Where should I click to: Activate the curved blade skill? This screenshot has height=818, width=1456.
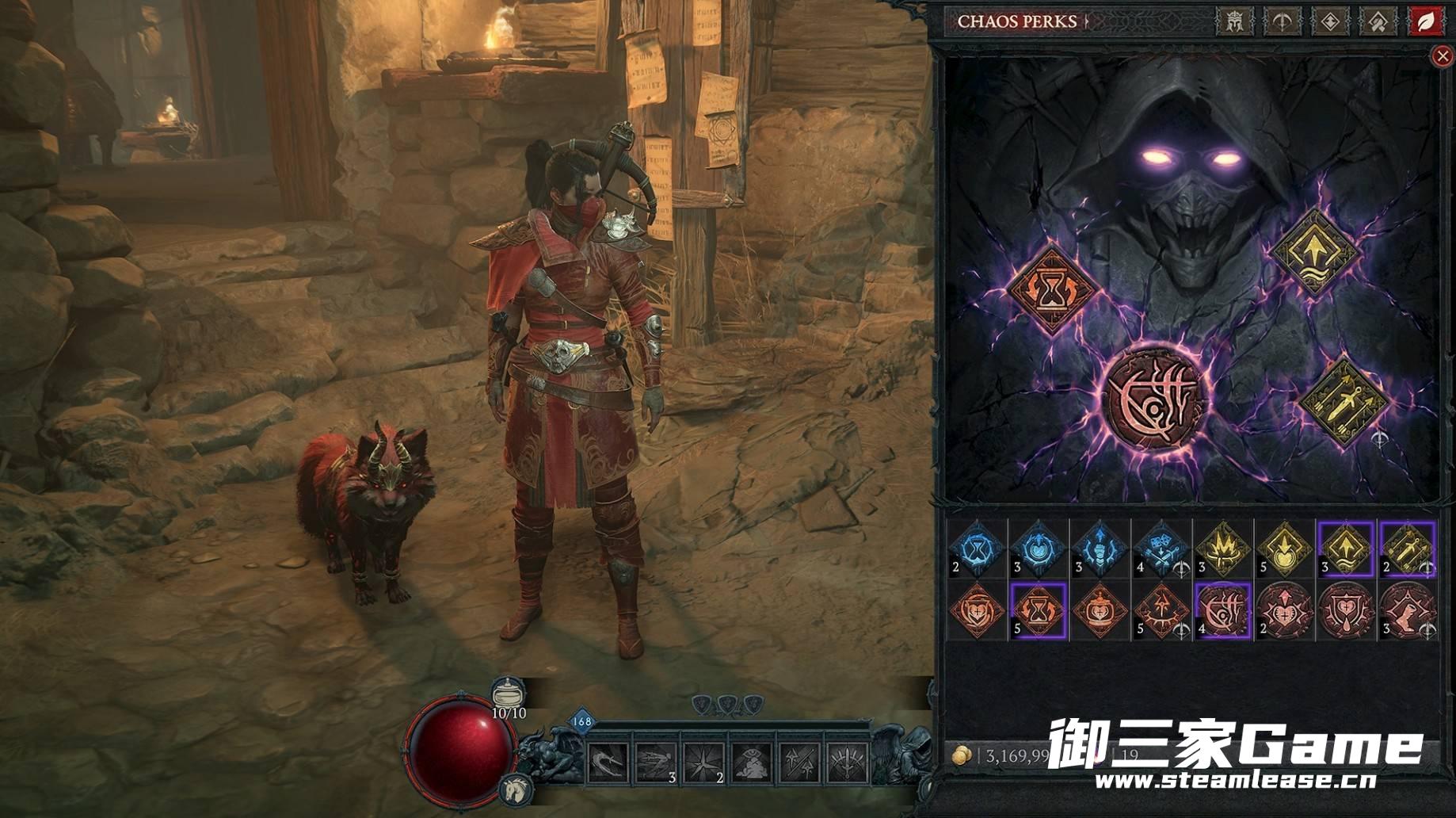(x=608, y=763)
